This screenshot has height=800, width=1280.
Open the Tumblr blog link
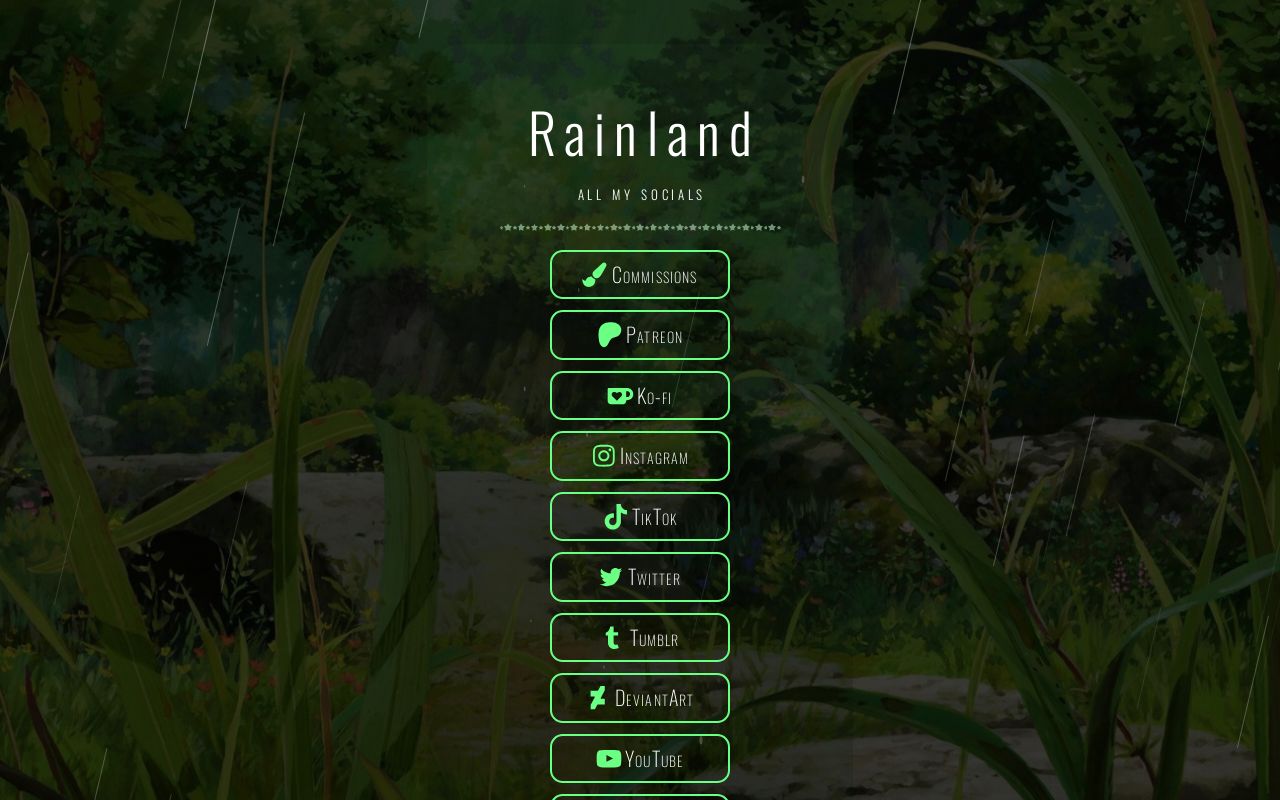click(x=640, y=637)
